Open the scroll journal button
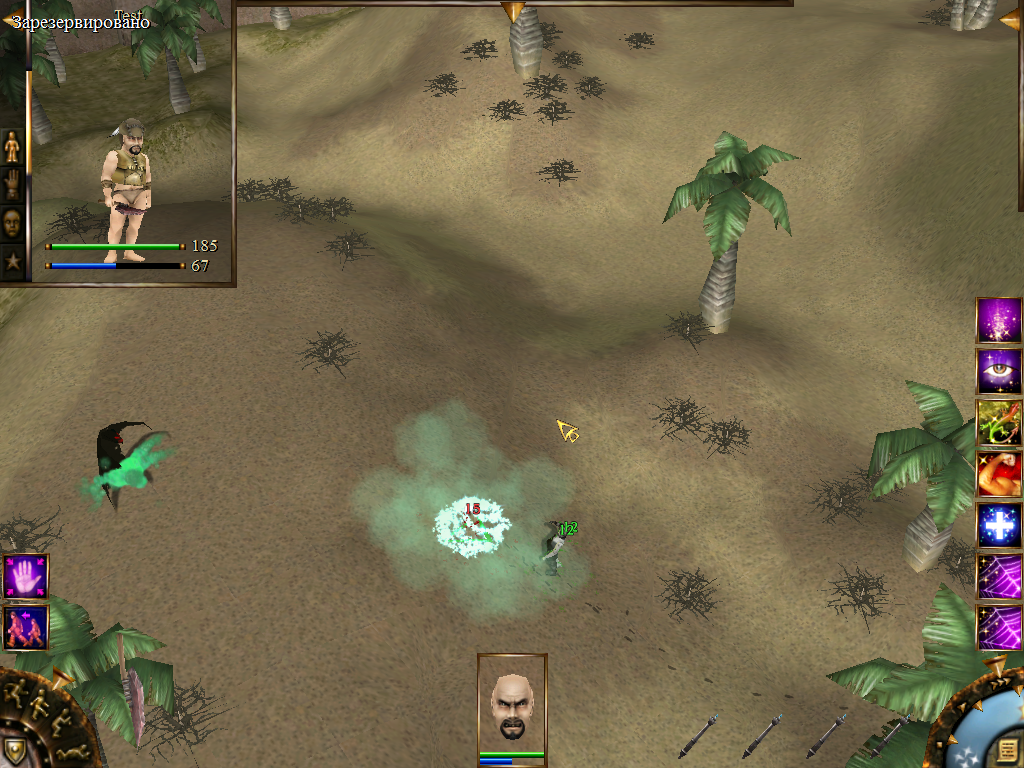Image resolution: width=1024 pixels, height=768 pixels. pyautogui.click(x=1007, y=748)
